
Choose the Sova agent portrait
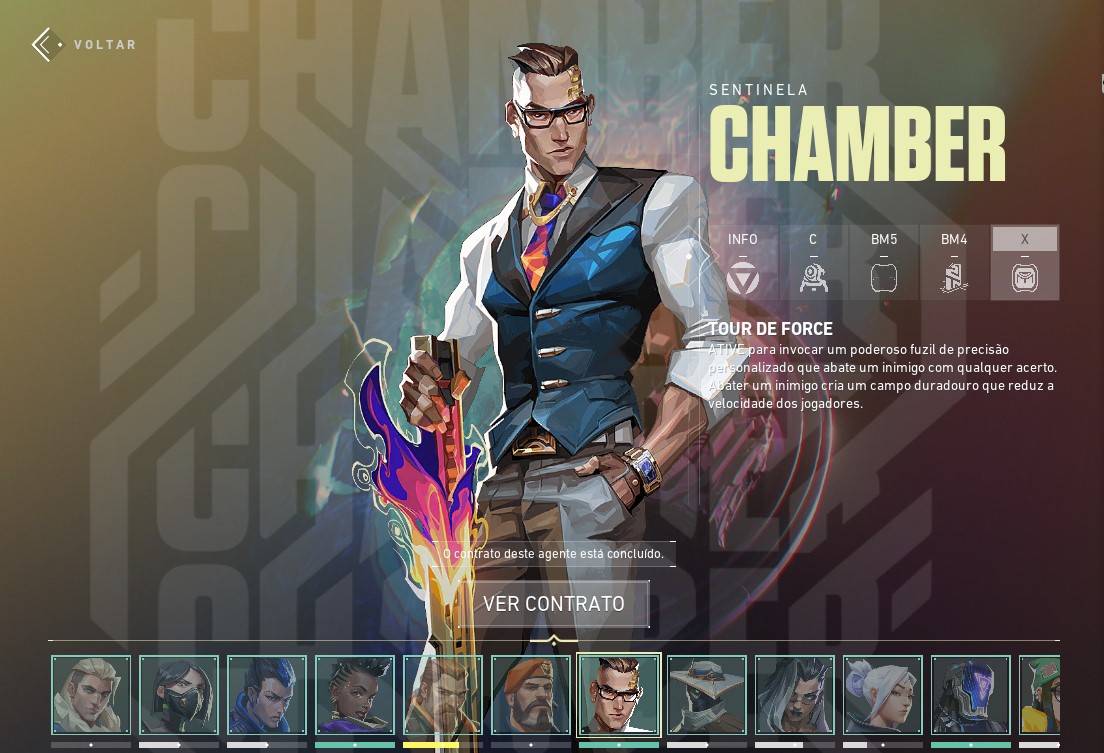[x=91, y=695]
